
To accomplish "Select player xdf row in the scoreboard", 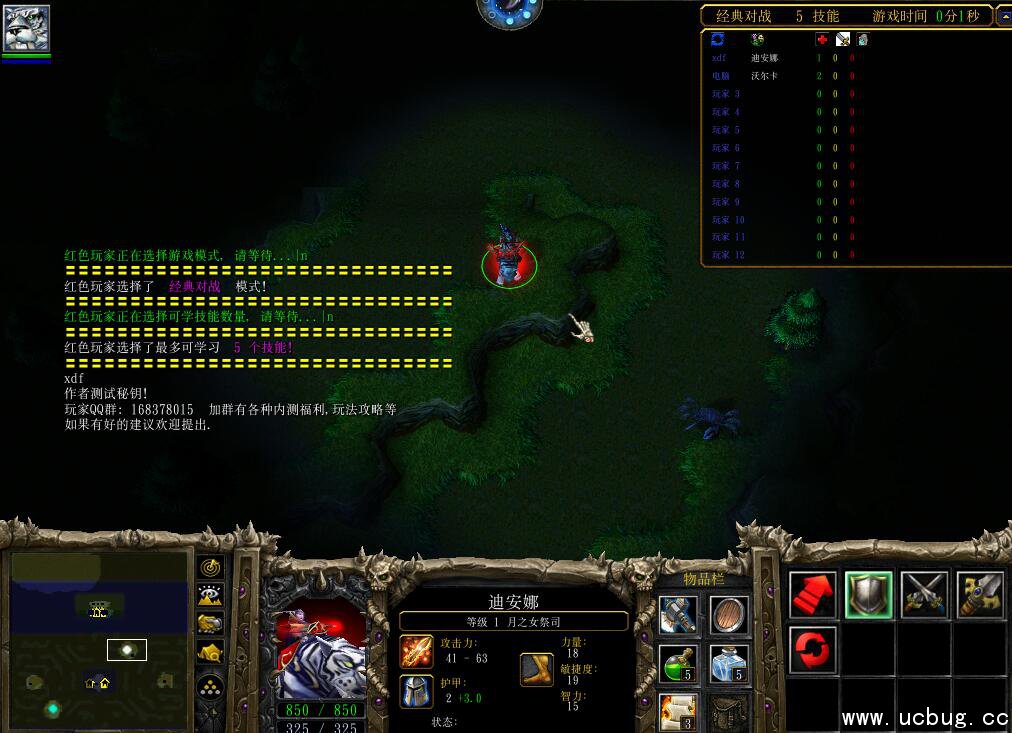I will (x=780, y=58).
